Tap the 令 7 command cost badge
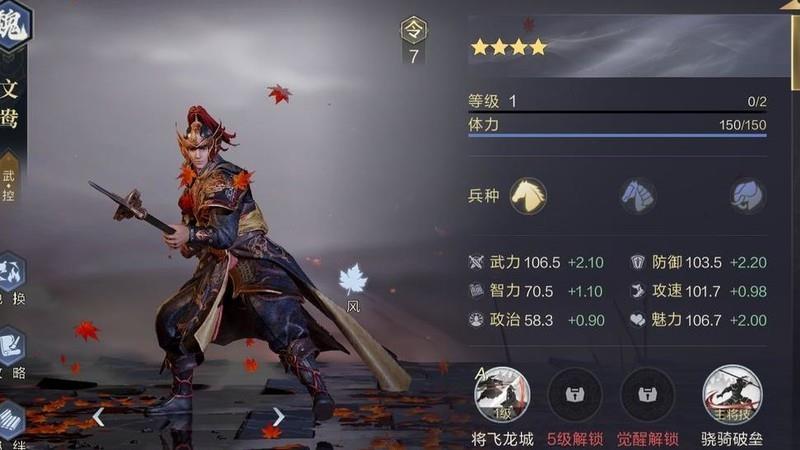 tap(414, 40)
